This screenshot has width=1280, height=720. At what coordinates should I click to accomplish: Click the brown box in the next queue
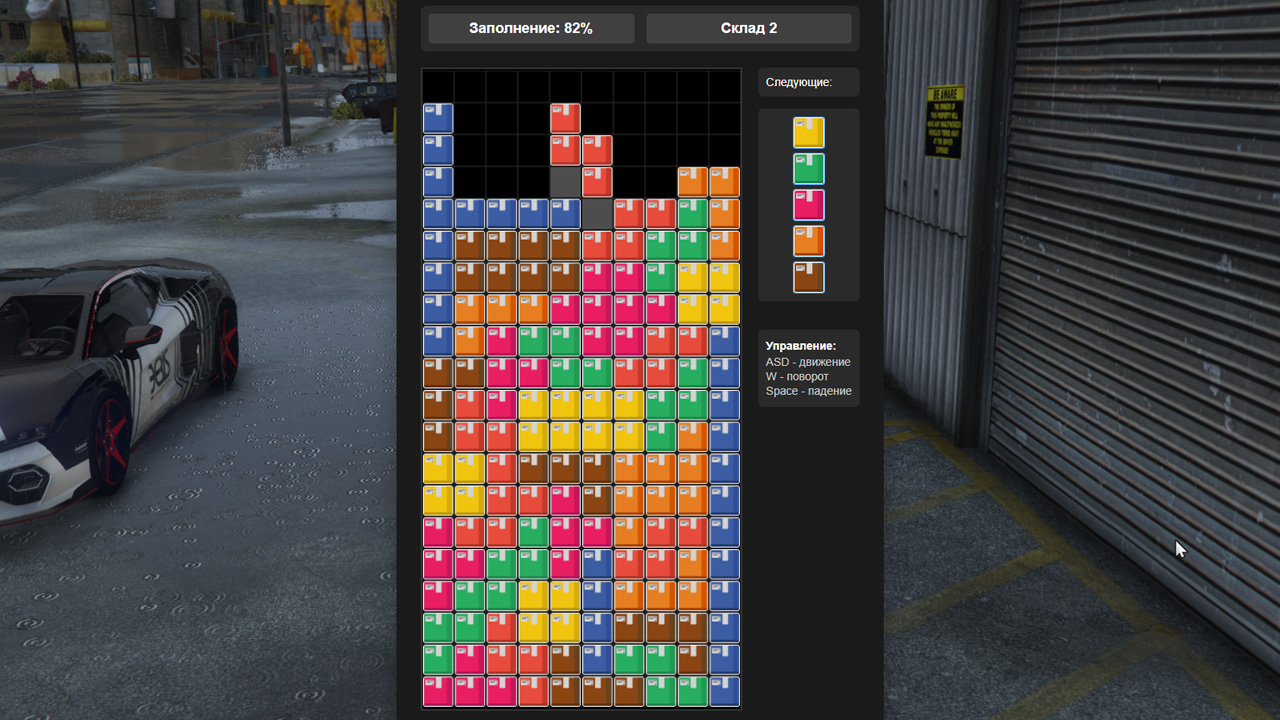click(808, 277)
